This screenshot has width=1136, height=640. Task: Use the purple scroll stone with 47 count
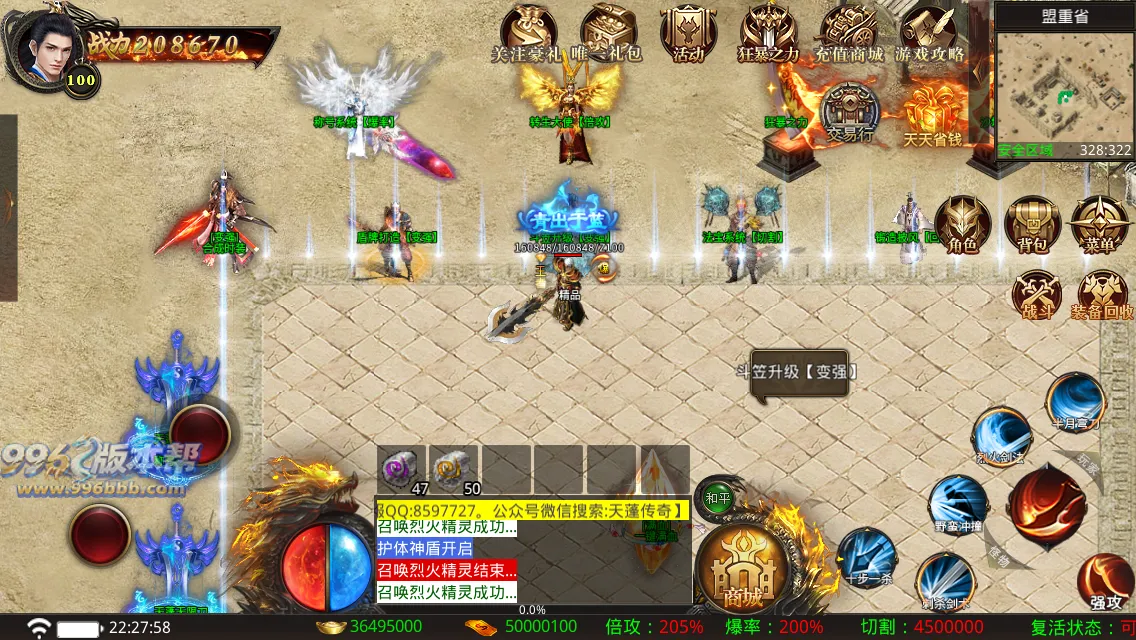click(x=403, y=469)
